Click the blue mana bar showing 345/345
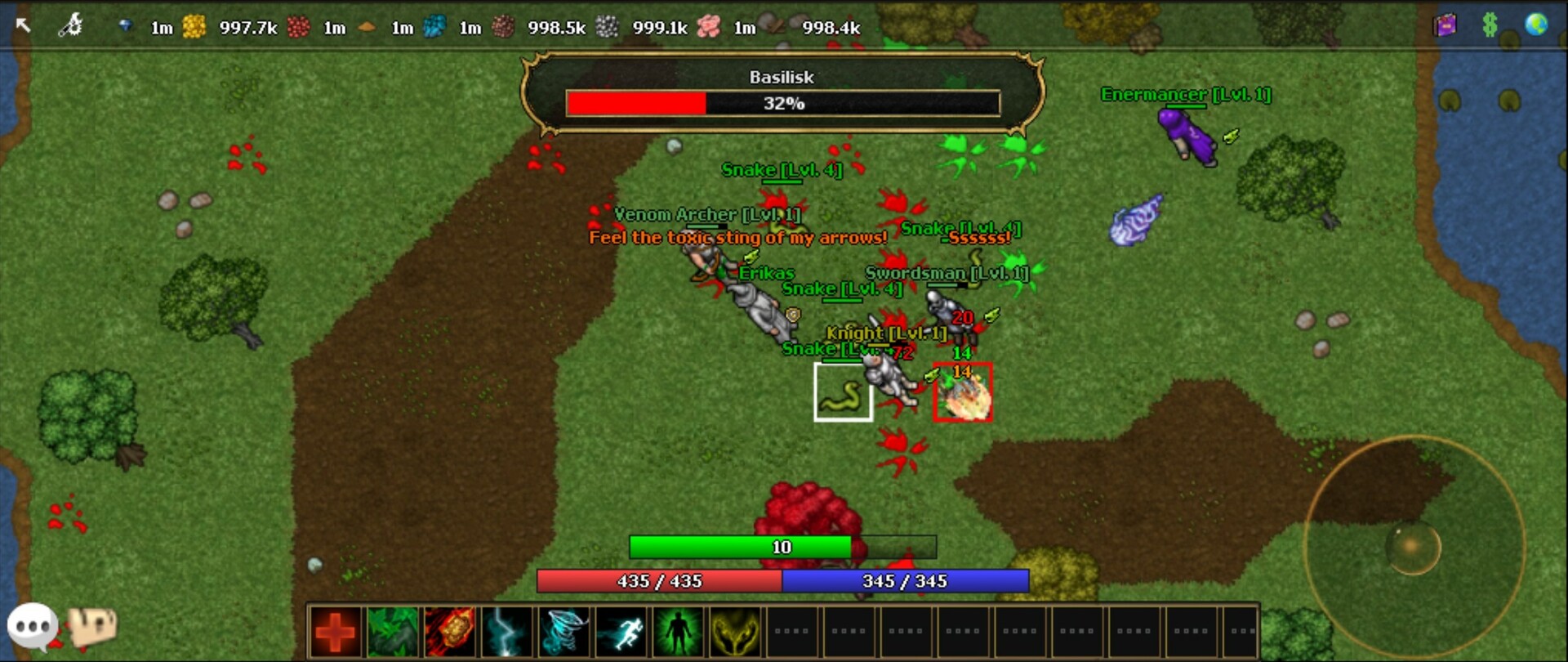 coord(905,582)
